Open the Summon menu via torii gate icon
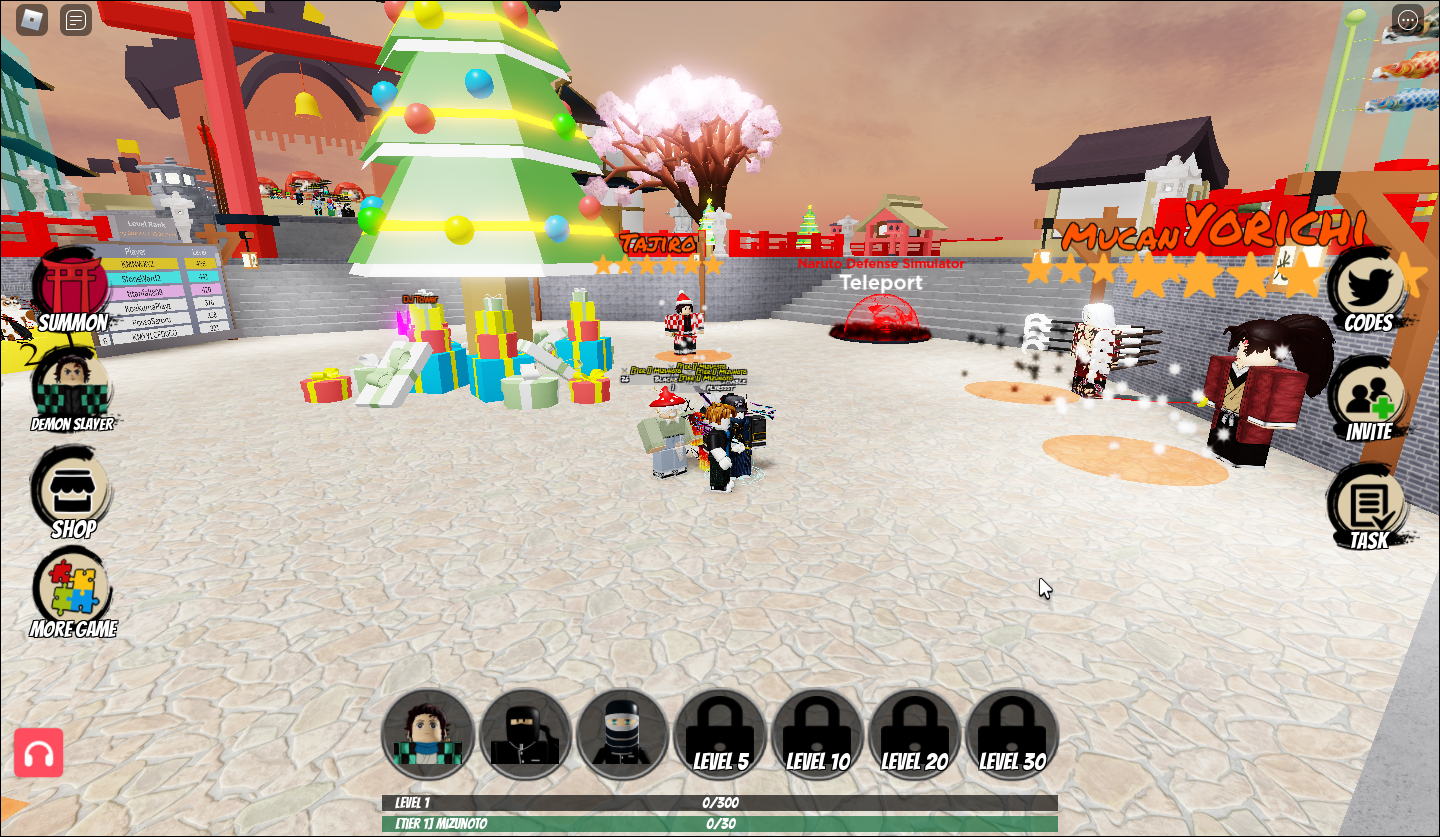This screenshot has height=837, width=1440. pyautogui.click(x=70, y=290)
